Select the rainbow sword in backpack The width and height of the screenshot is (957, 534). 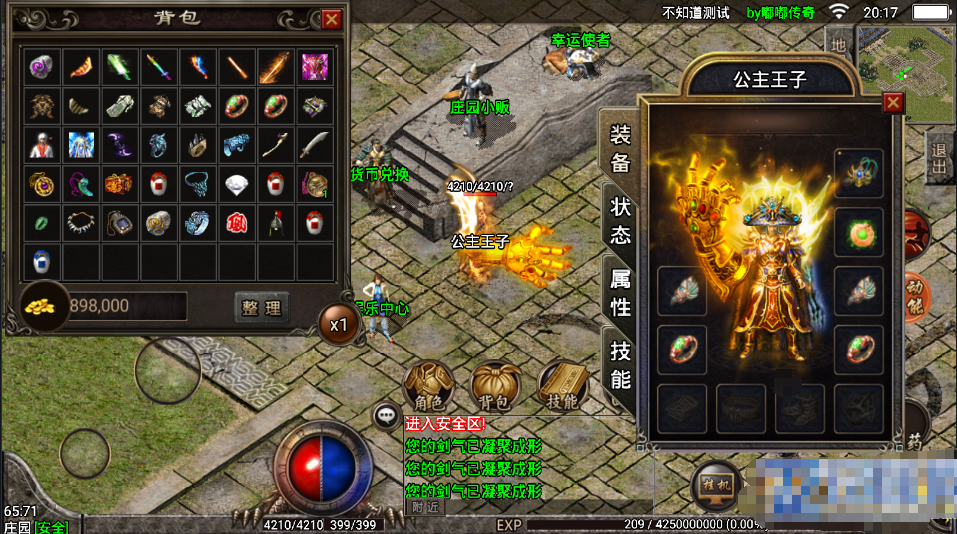point(160,67)
